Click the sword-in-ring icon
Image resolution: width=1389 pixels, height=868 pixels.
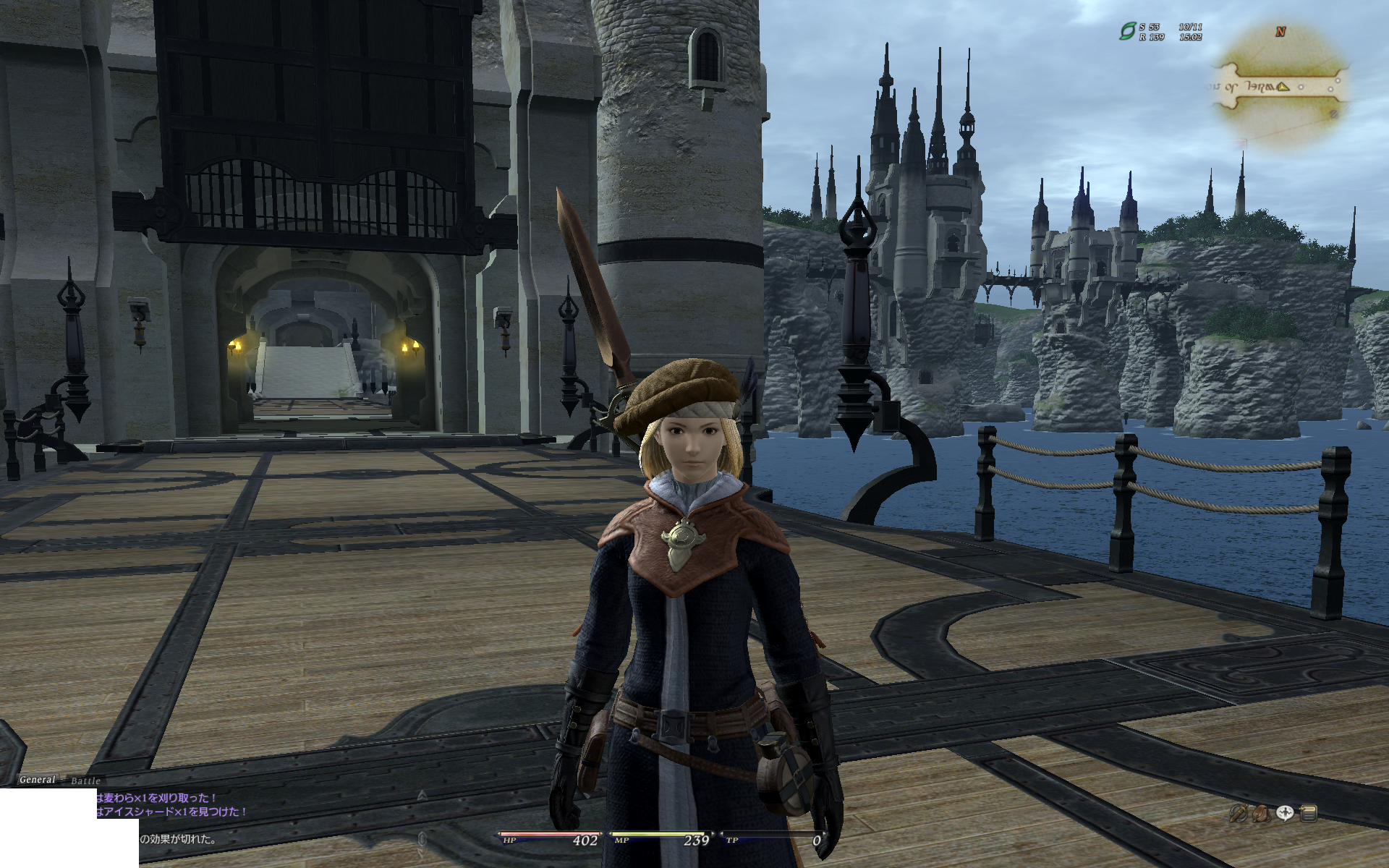[x=1238, y=814]
